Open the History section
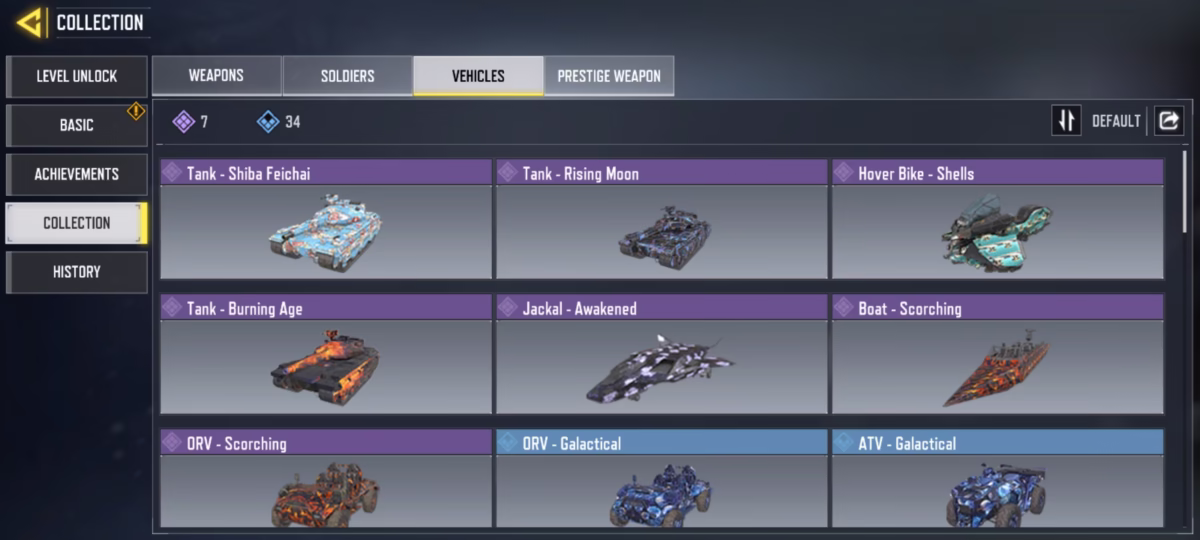Viewport: 1200px width, 540px height. pyautogui.click(x=77, y=272)
